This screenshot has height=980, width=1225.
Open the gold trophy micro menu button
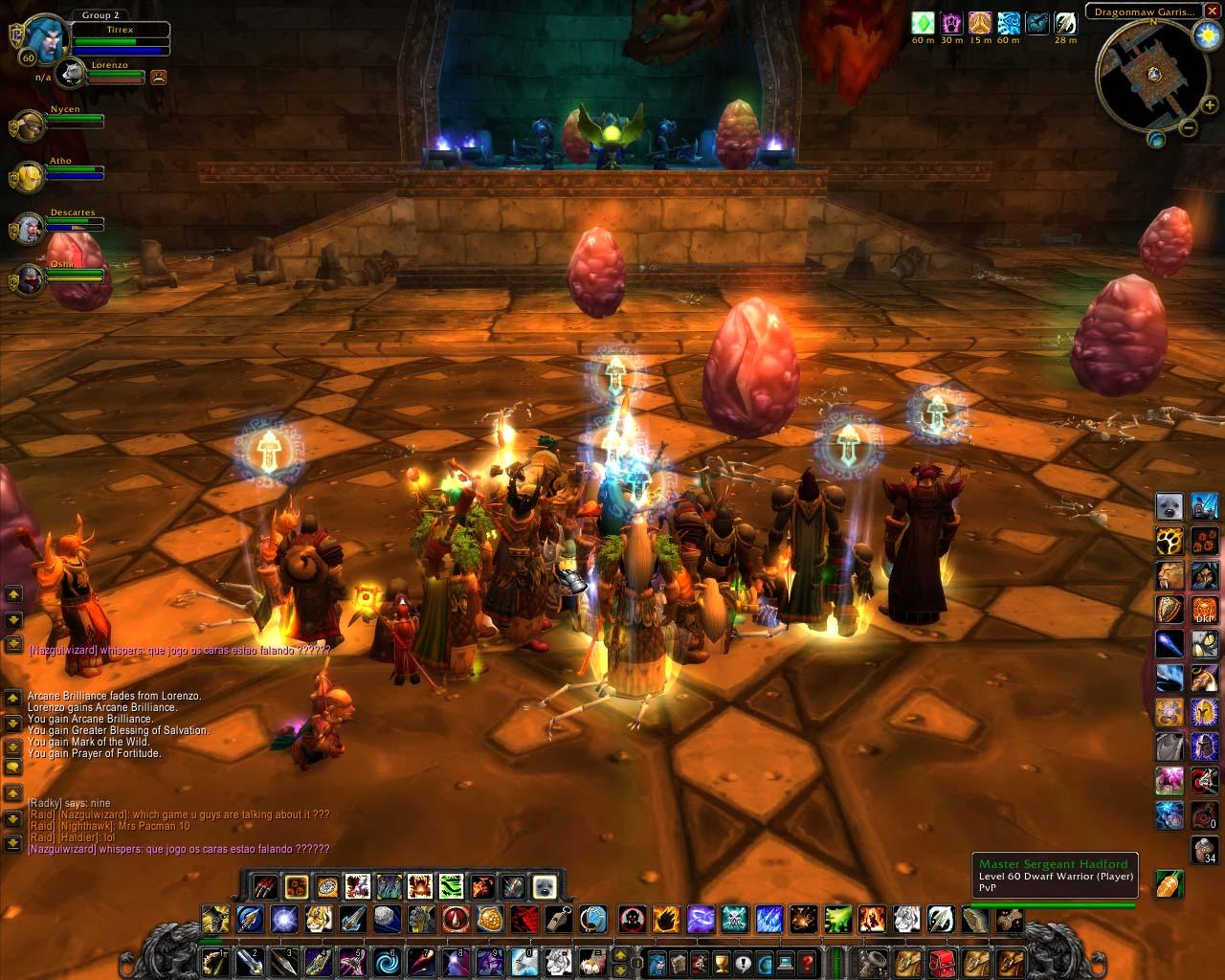coord(724,960)
